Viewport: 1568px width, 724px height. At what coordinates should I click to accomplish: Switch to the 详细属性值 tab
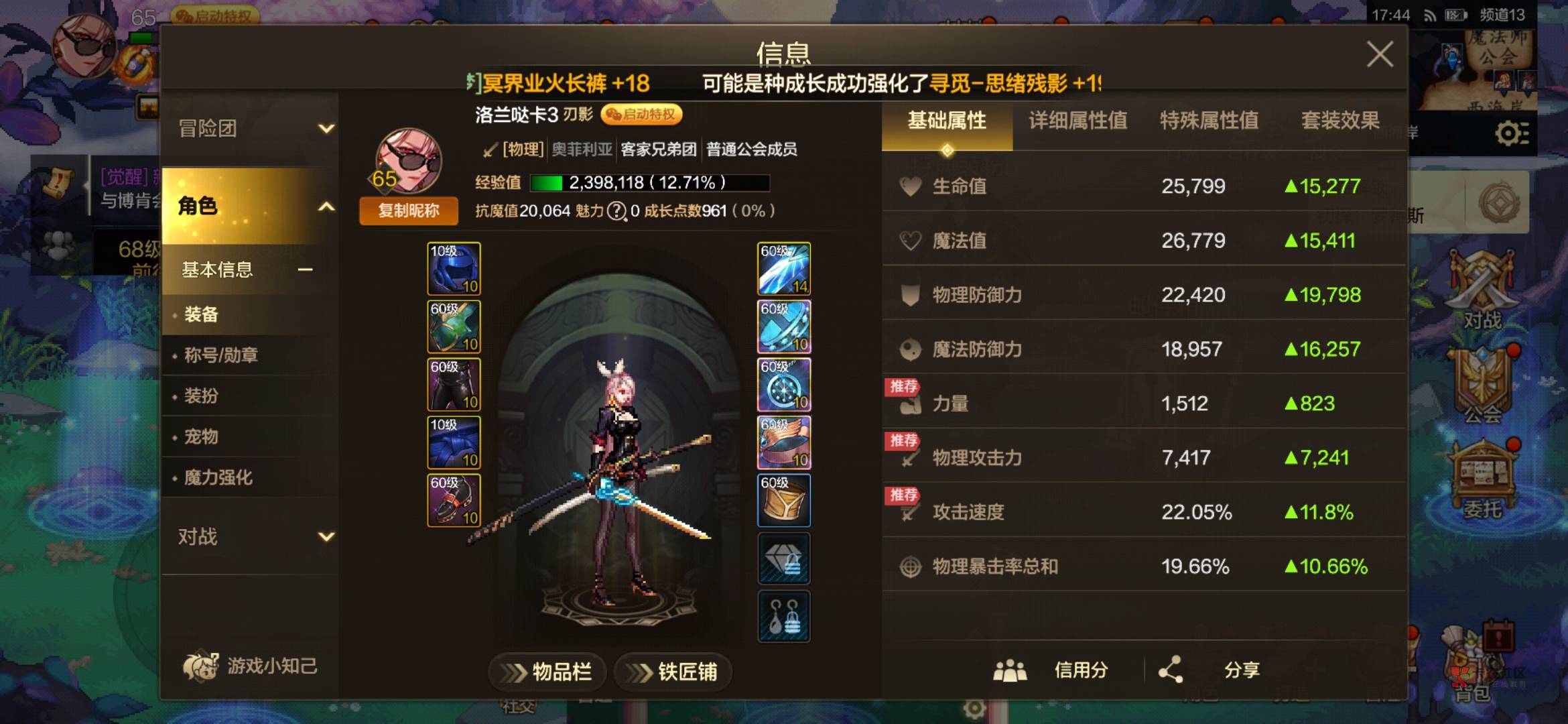pos(1077,121)
